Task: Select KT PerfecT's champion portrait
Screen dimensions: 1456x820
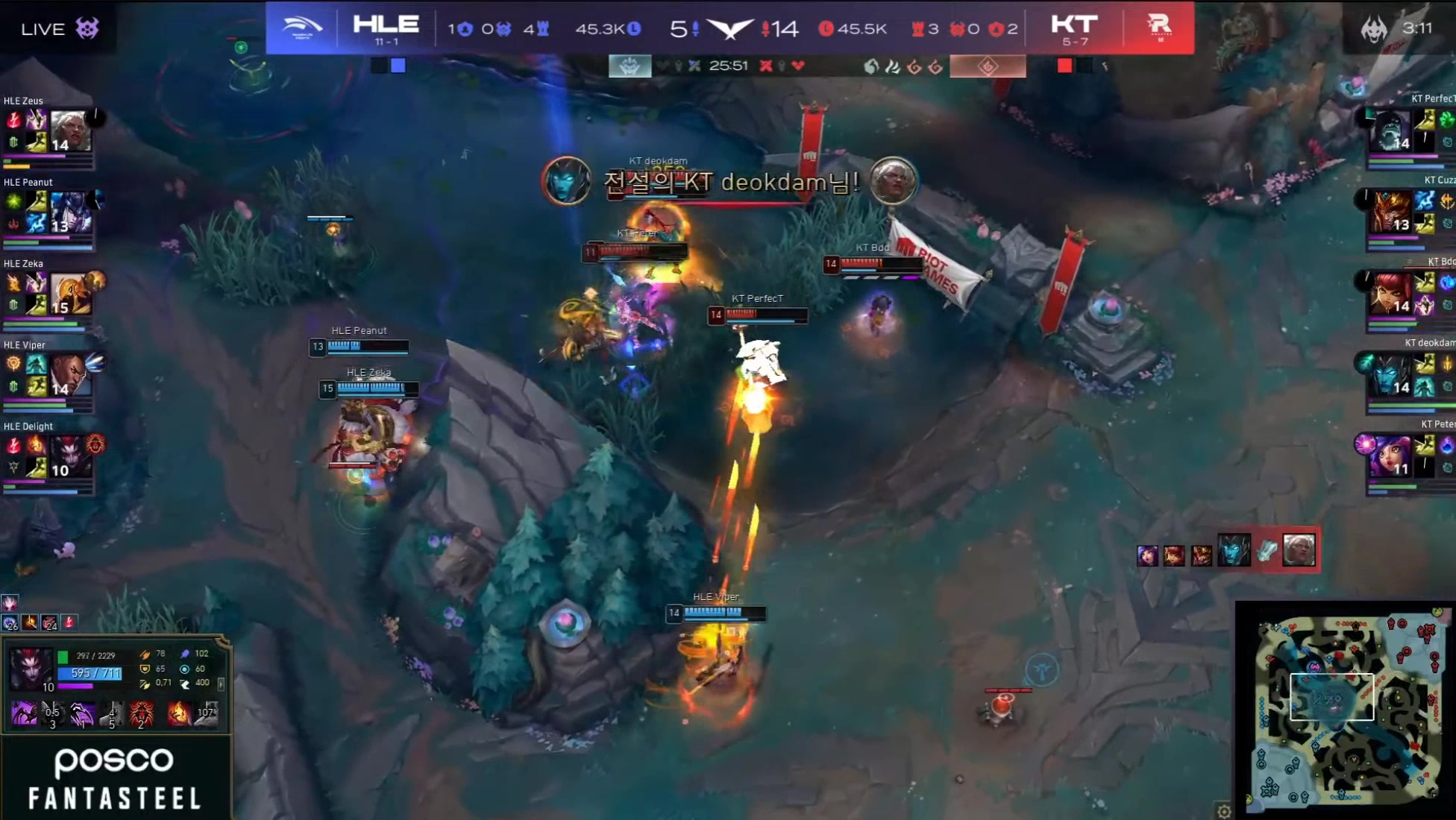Action: pos(1390,131)
